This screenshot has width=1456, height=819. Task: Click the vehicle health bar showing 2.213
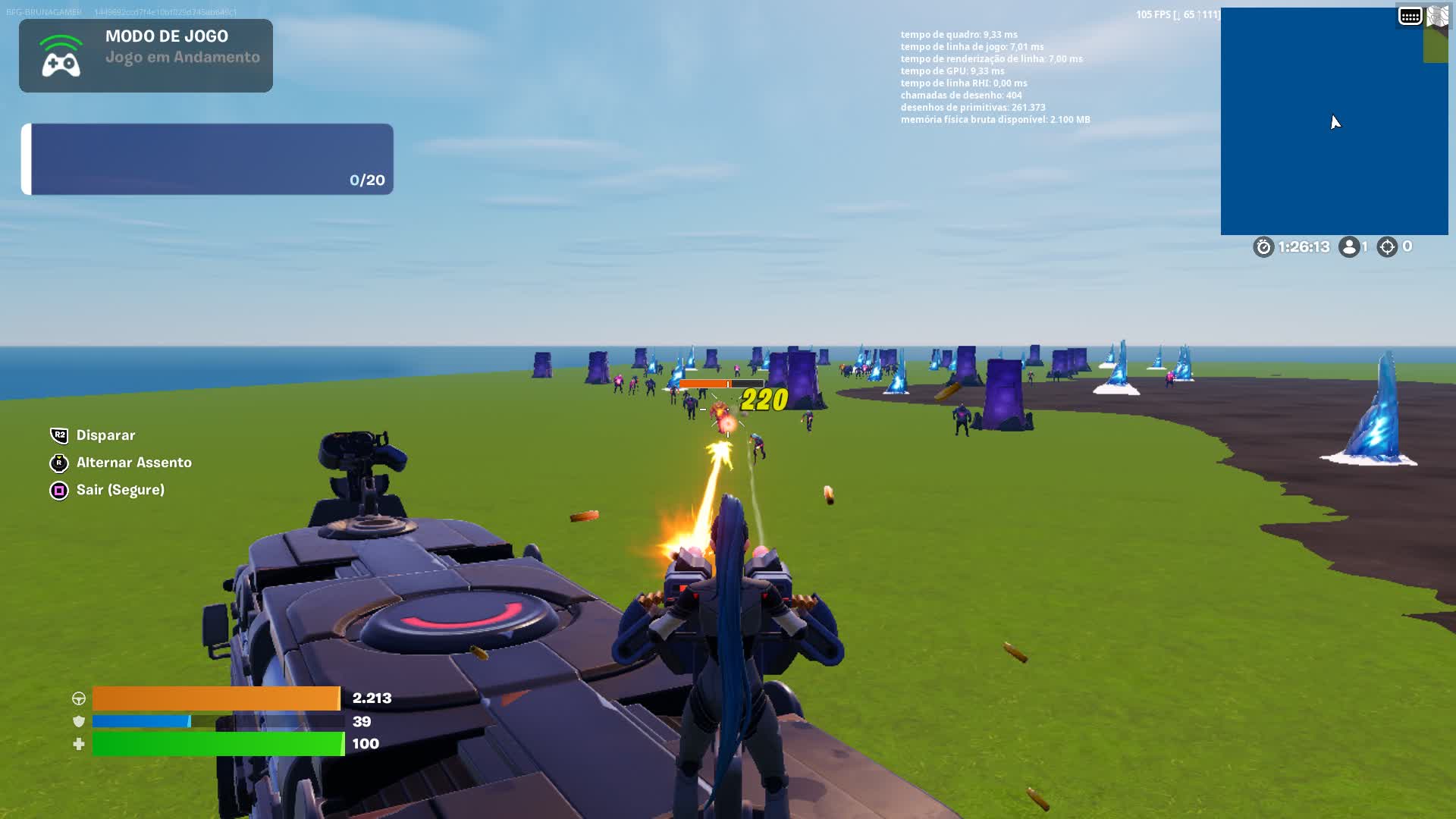pyautogui.click(x=216, y=698)
